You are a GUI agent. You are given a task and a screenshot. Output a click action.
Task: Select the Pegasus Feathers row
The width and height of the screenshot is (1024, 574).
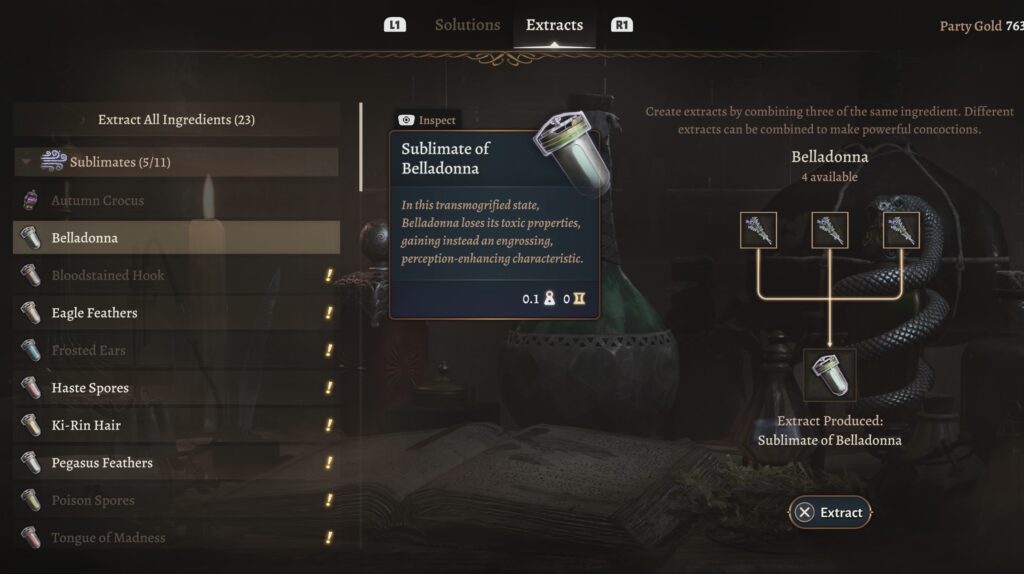(x=102, y=463)
